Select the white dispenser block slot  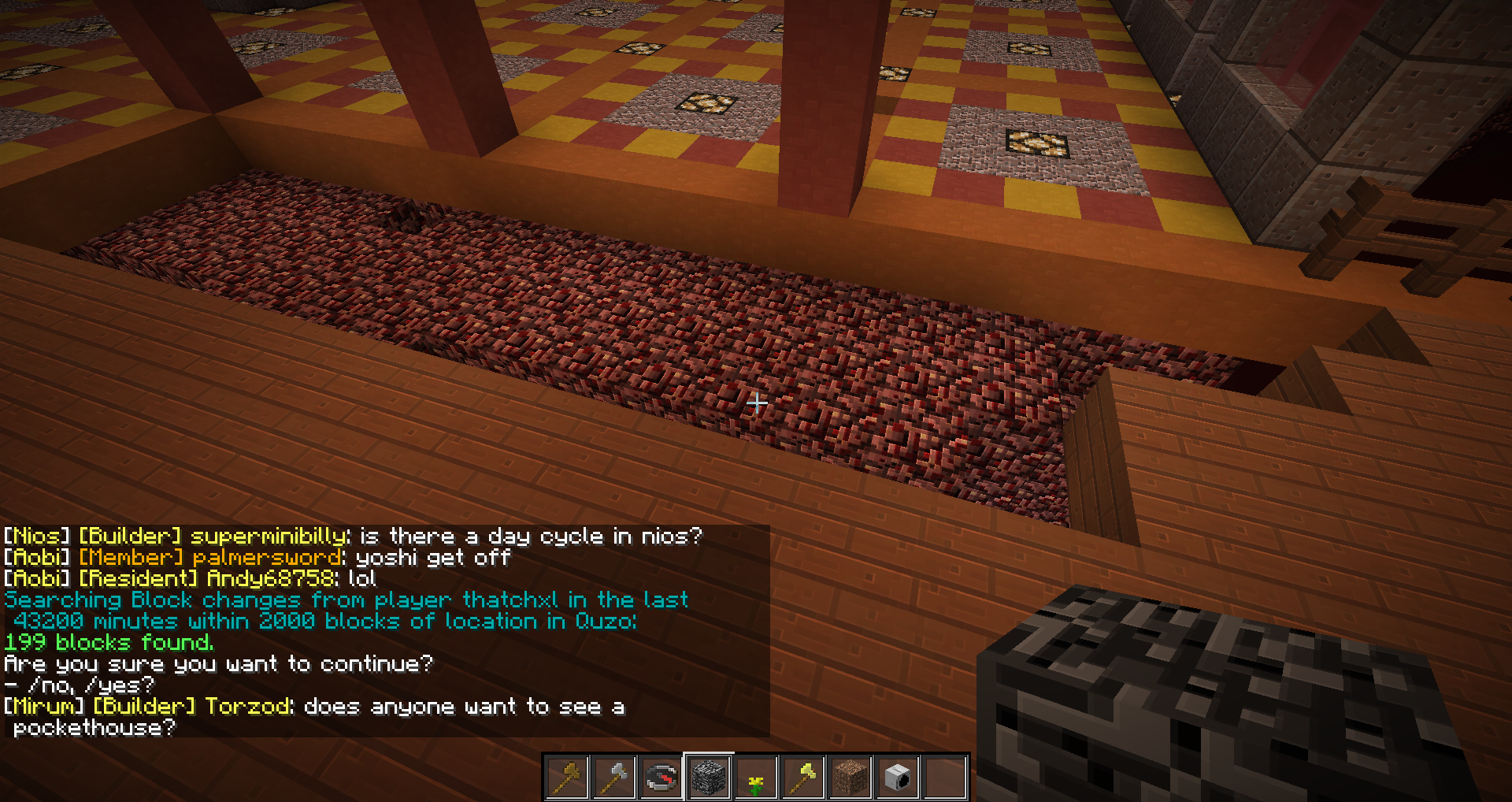coord(898,778)
